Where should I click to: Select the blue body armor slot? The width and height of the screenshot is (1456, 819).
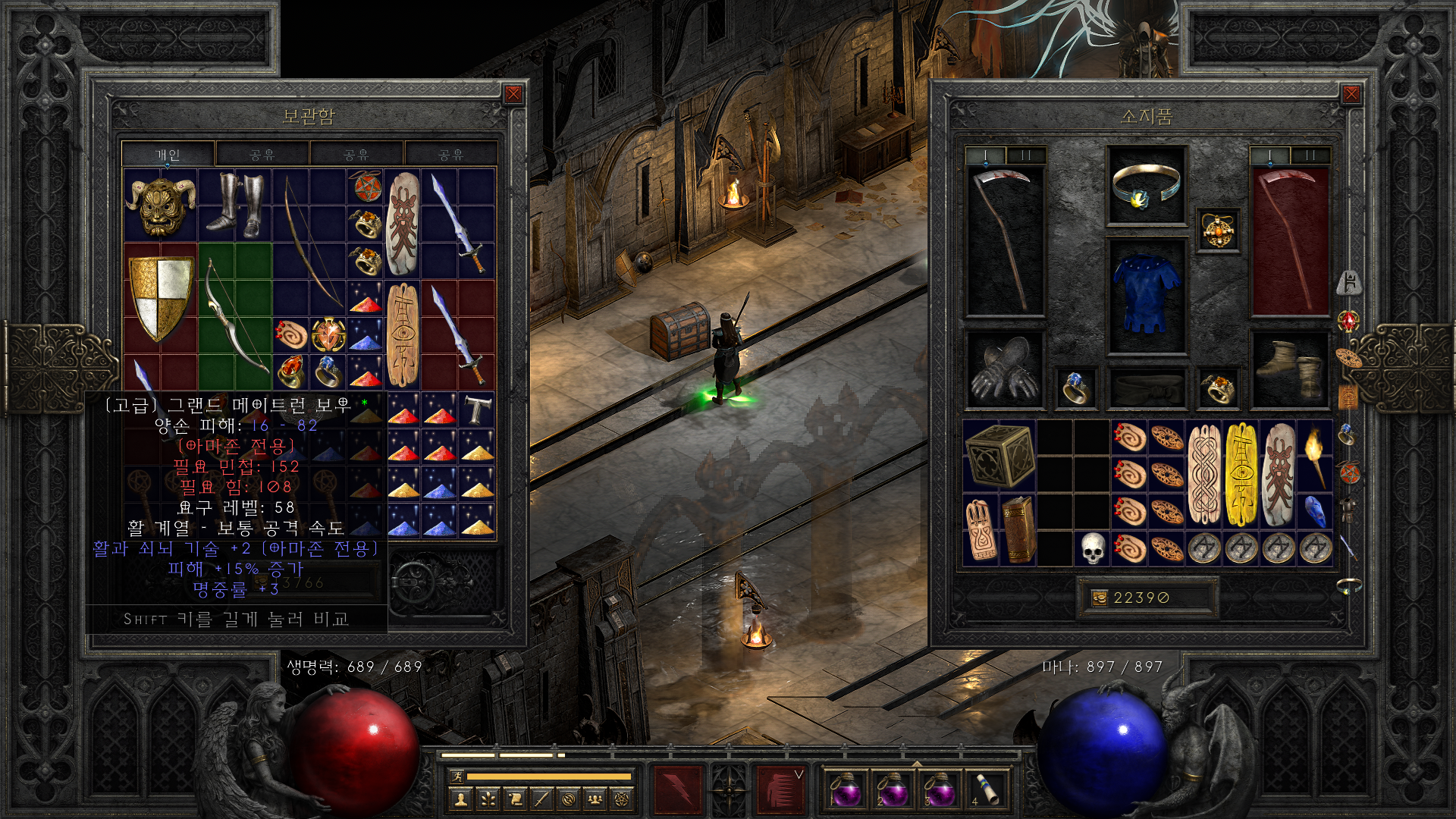1146,297
